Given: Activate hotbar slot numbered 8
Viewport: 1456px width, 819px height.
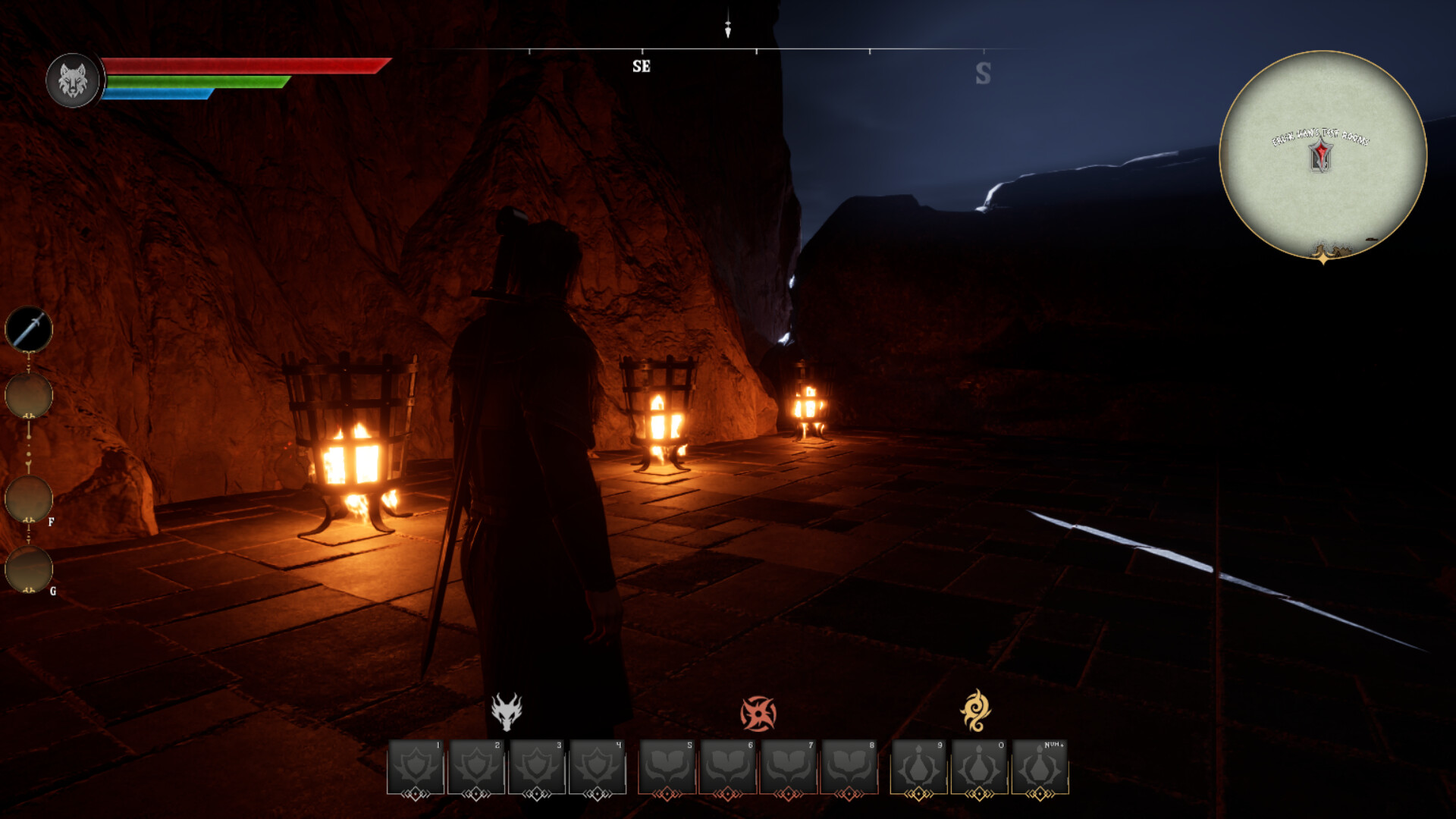Looking at the screenshot, I should (849, 767).
